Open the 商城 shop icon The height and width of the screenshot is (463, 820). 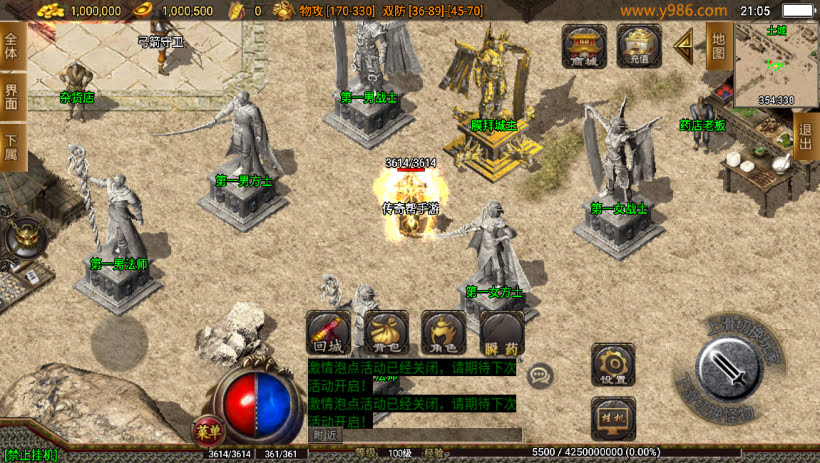coord(584,46)
